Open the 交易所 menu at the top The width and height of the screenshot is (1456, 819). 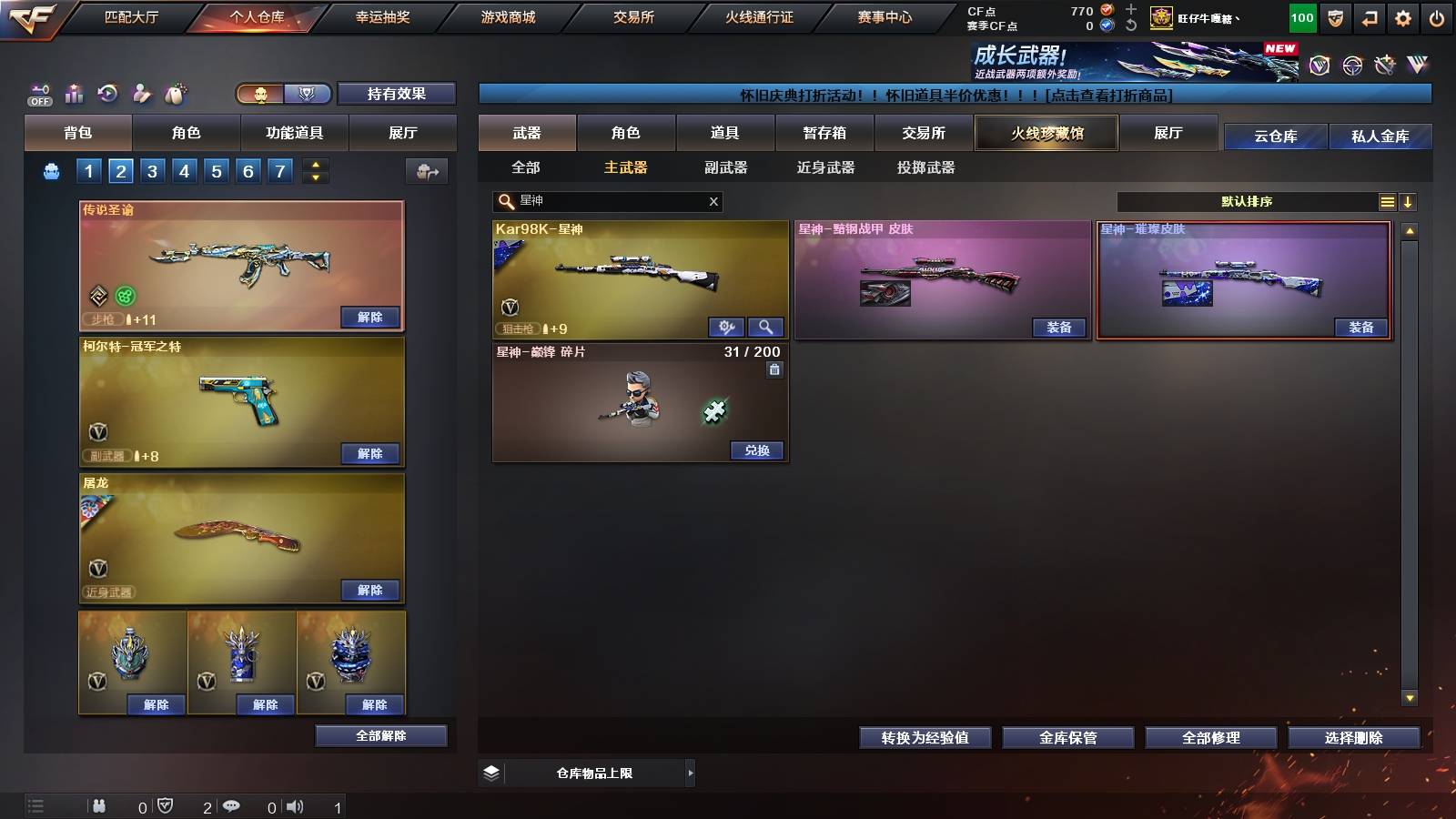pos(635,16)
